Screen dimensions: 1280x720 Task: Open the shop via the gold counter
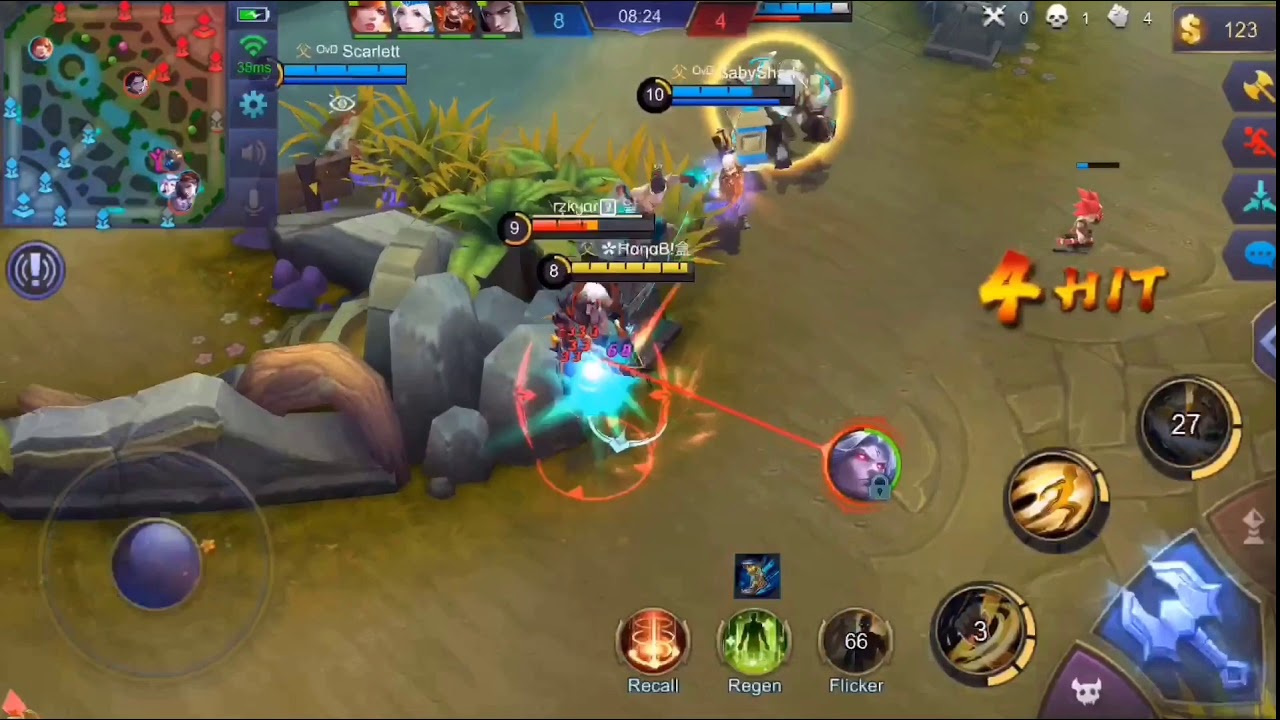pyautogui.click(x=1223, y=30)
